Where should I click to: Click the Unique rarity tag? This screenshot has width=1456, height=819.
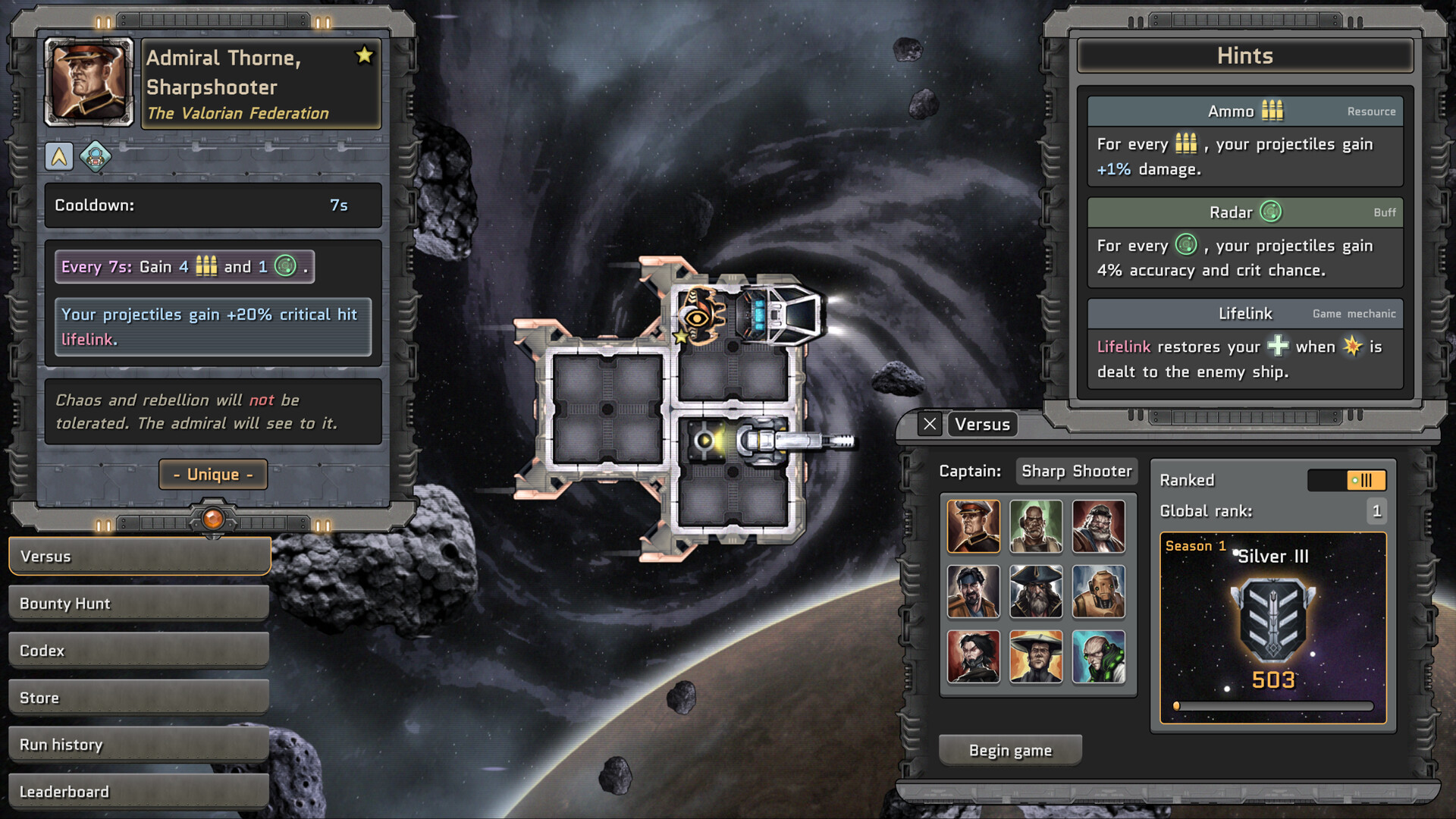point(213,475)
